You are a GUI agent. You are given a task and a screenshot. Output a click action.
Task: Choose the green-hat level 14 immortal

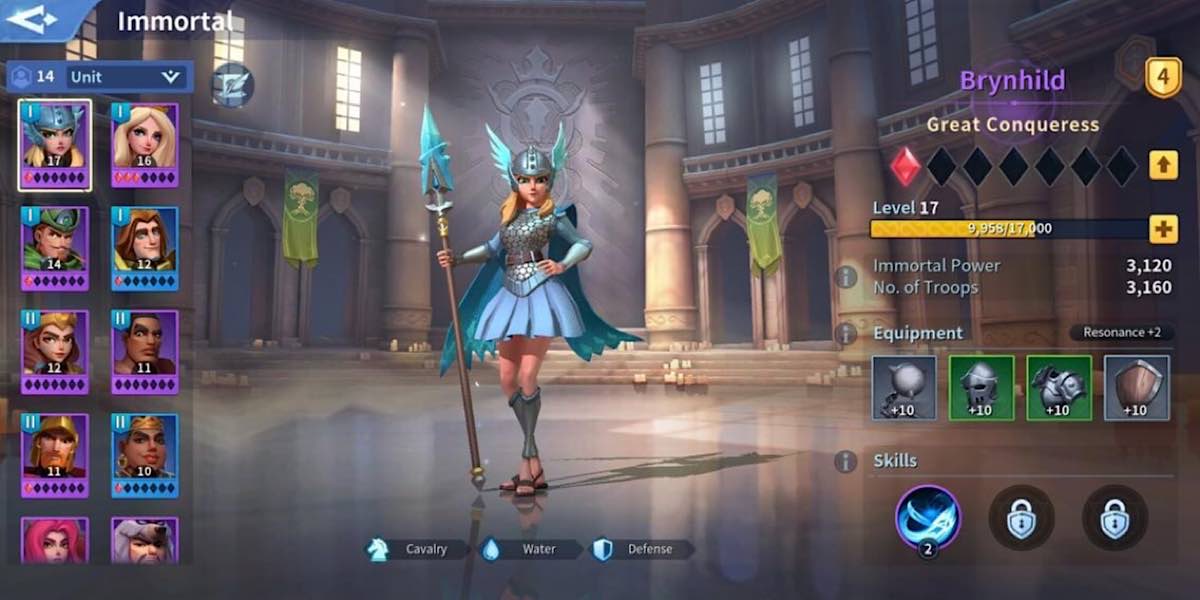coord(55,248)
